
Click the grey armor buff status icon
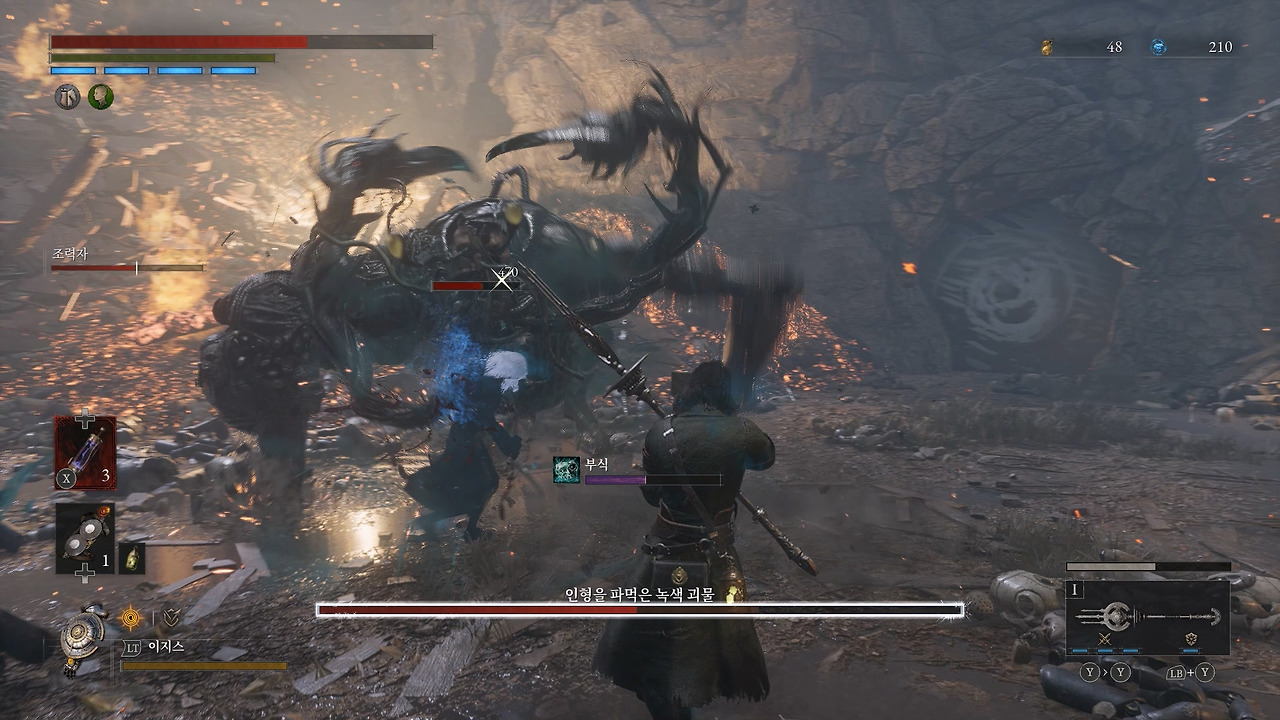(x=67, y=97)
